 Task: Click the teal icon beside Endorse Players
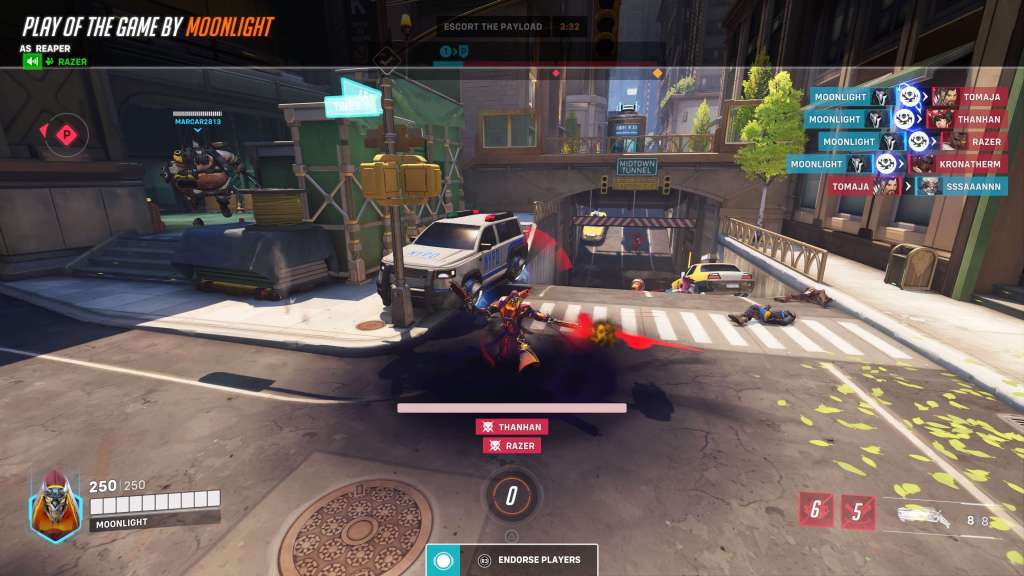point(443,560)
